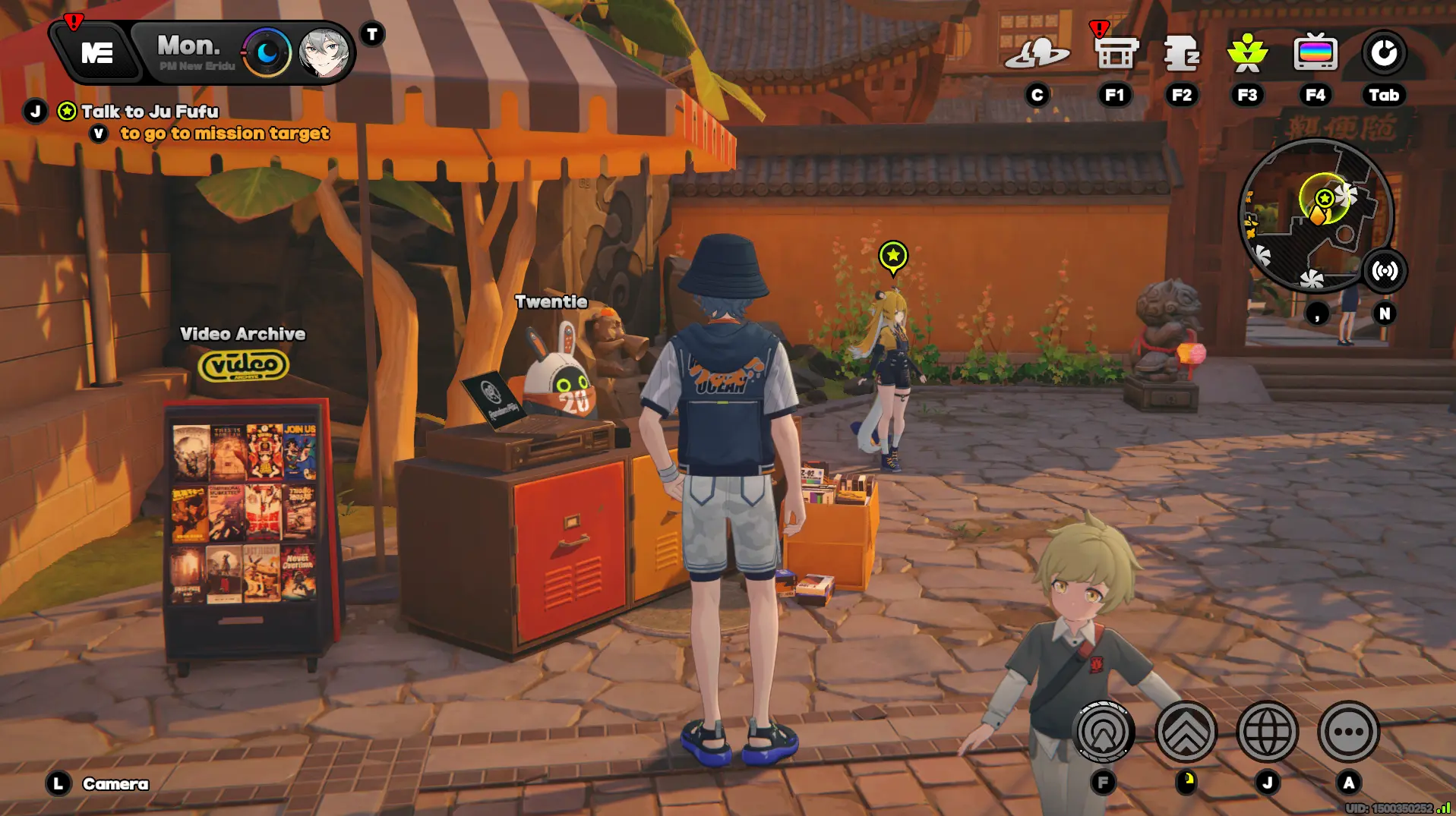
Task: Open the yellow-green star figure icon
Action: pyautogui.click(x=1247, y=53)
